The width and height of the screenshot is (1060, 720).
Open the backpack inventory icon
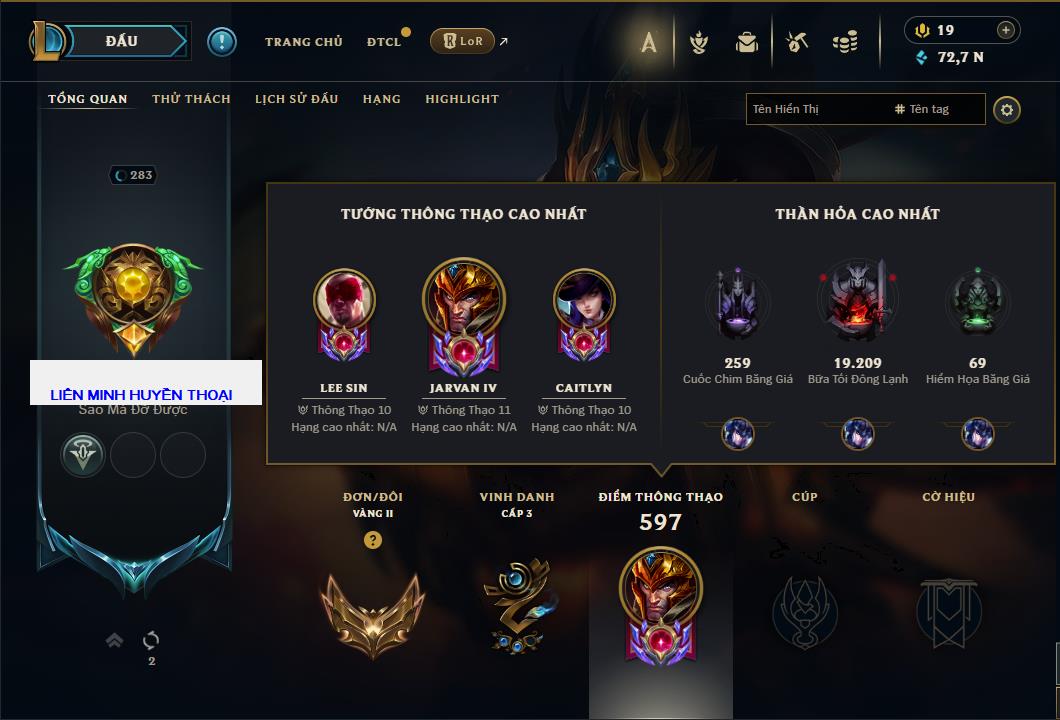(x=747, y=42)
